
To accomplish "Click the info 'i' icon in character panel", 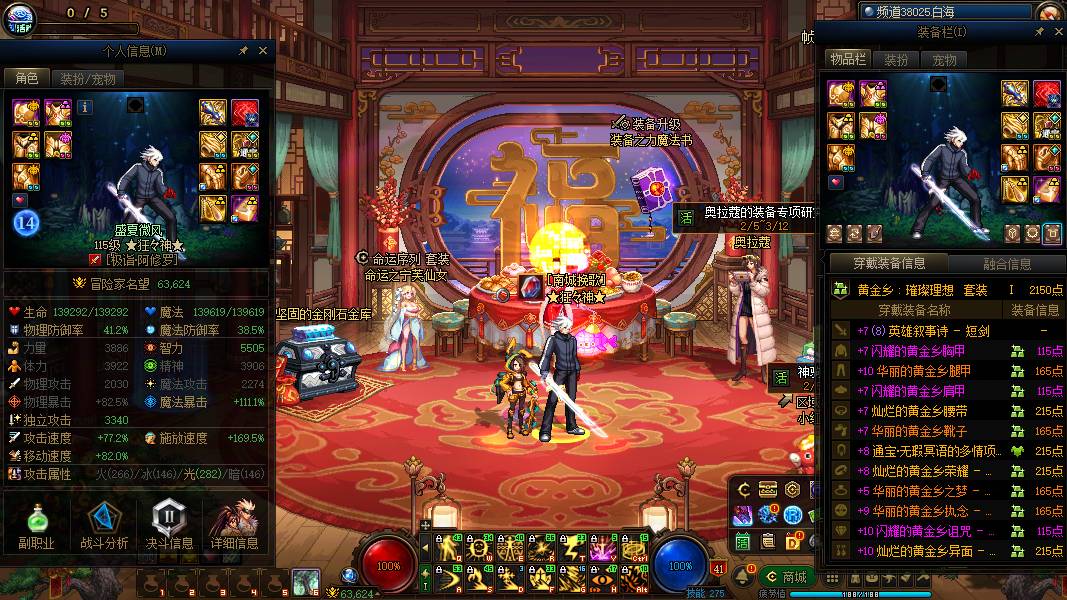I will [85, 106].
